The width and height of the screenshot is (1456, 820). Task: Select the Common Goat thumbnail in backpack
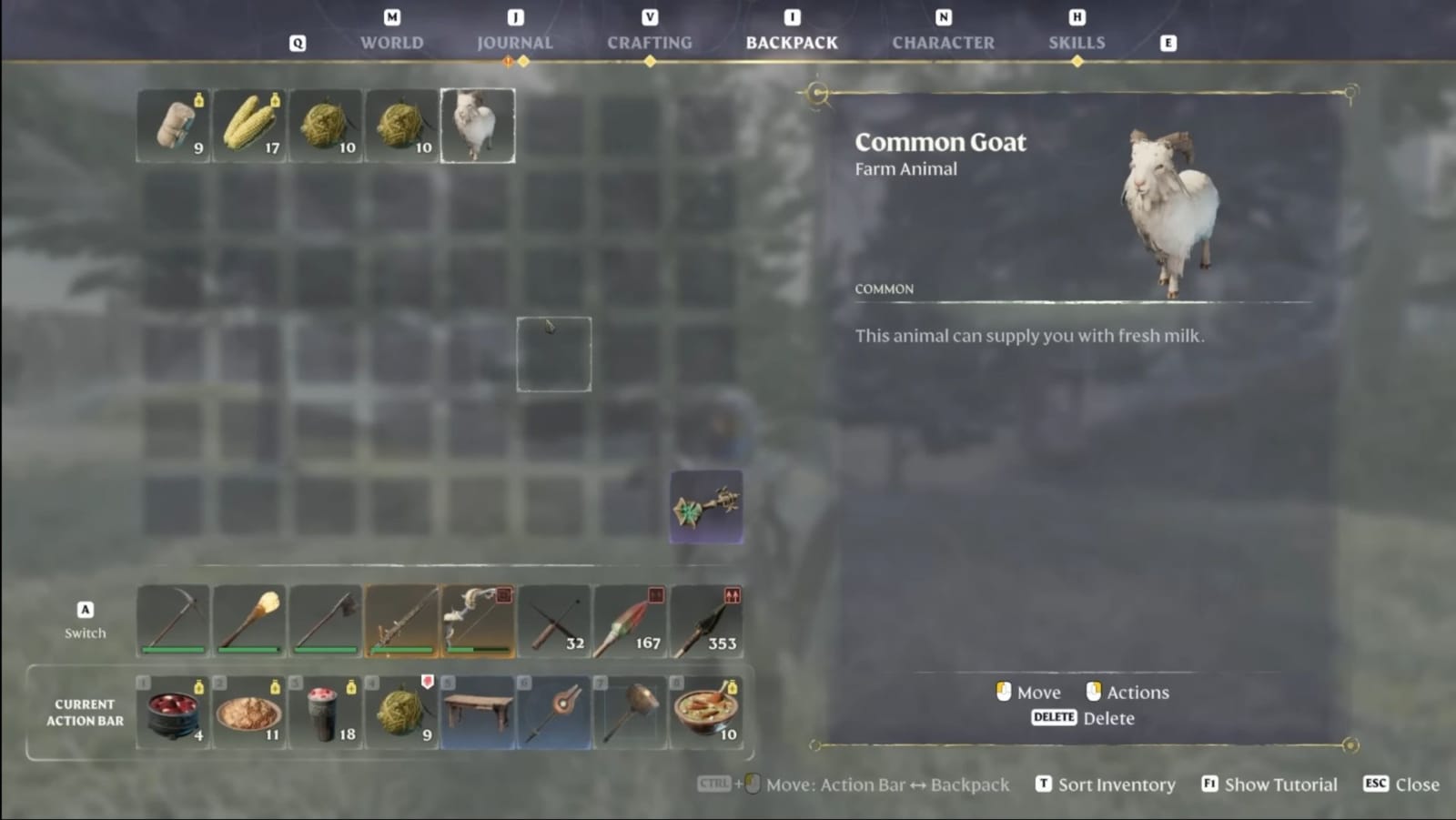point(478,125)
